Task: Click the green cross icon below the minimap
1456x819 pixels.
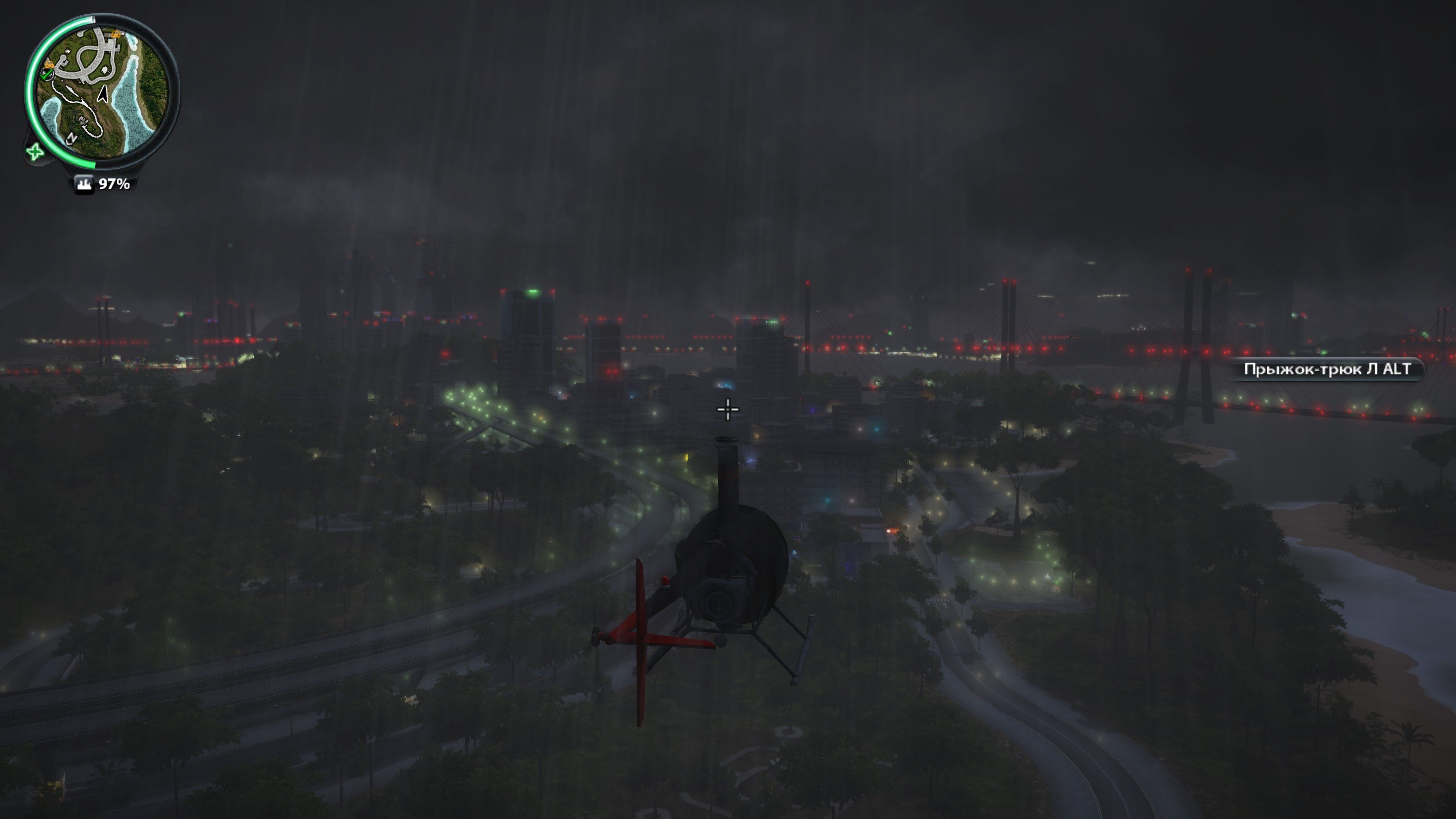Action: 35,152
